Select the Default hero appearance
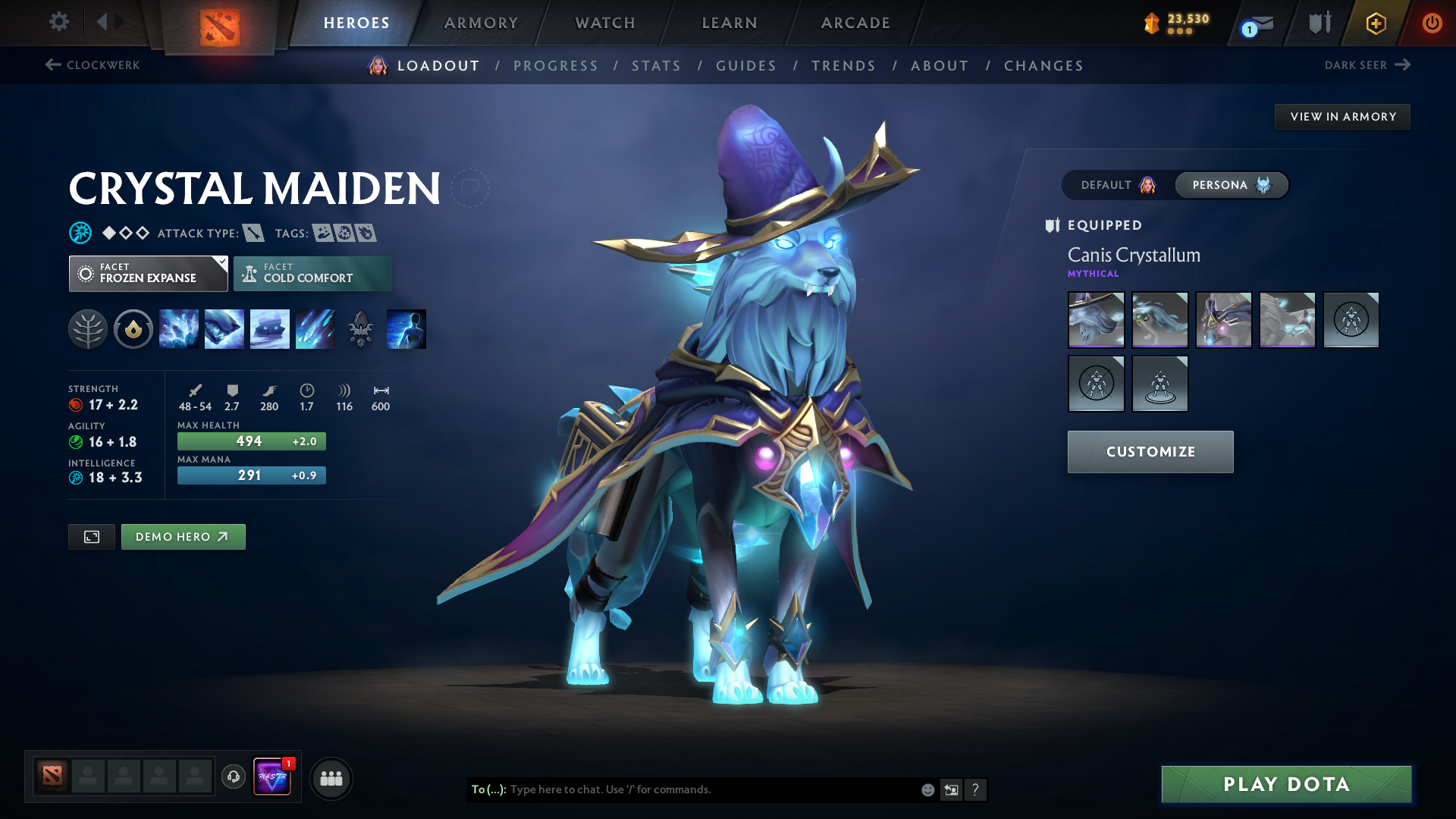This screenshot has height=819, width=1456. pyautogui.click(x=1114, y=184)
